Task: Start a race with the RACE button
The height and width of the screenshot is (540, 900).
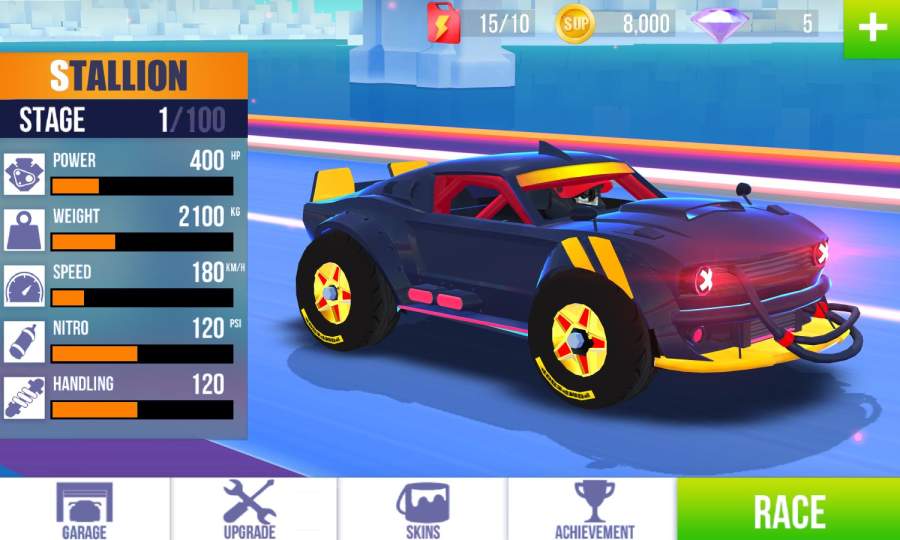Action: pos(789,510)
